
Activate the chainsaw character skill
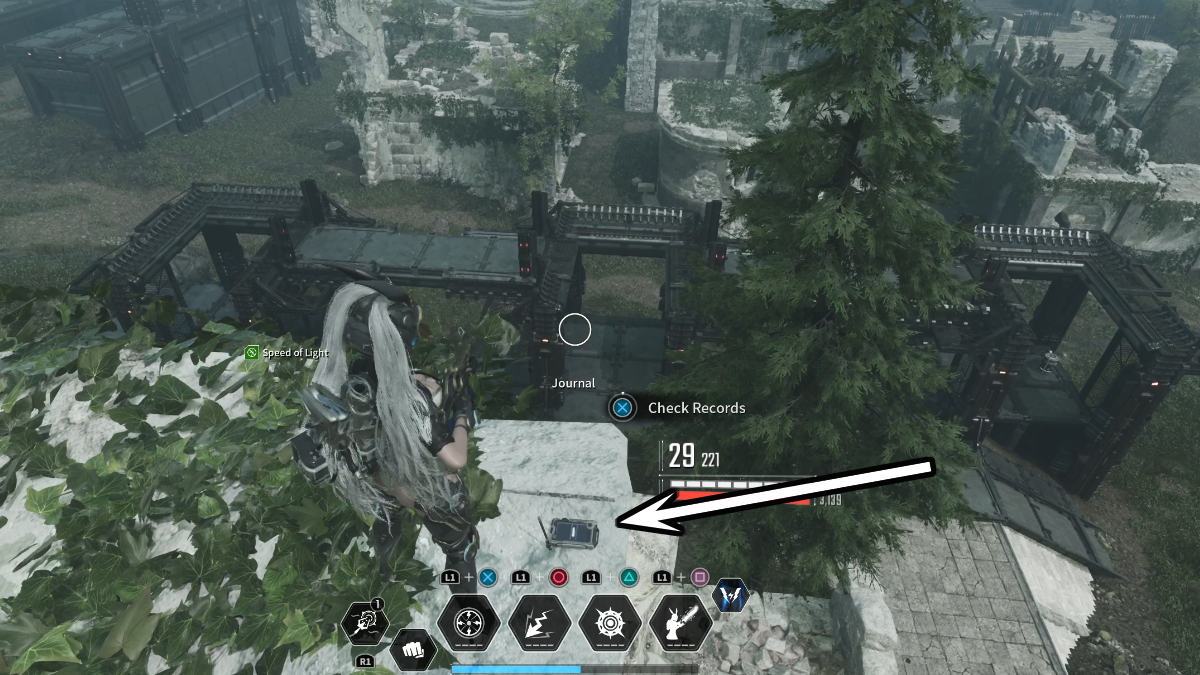point(681,625)
